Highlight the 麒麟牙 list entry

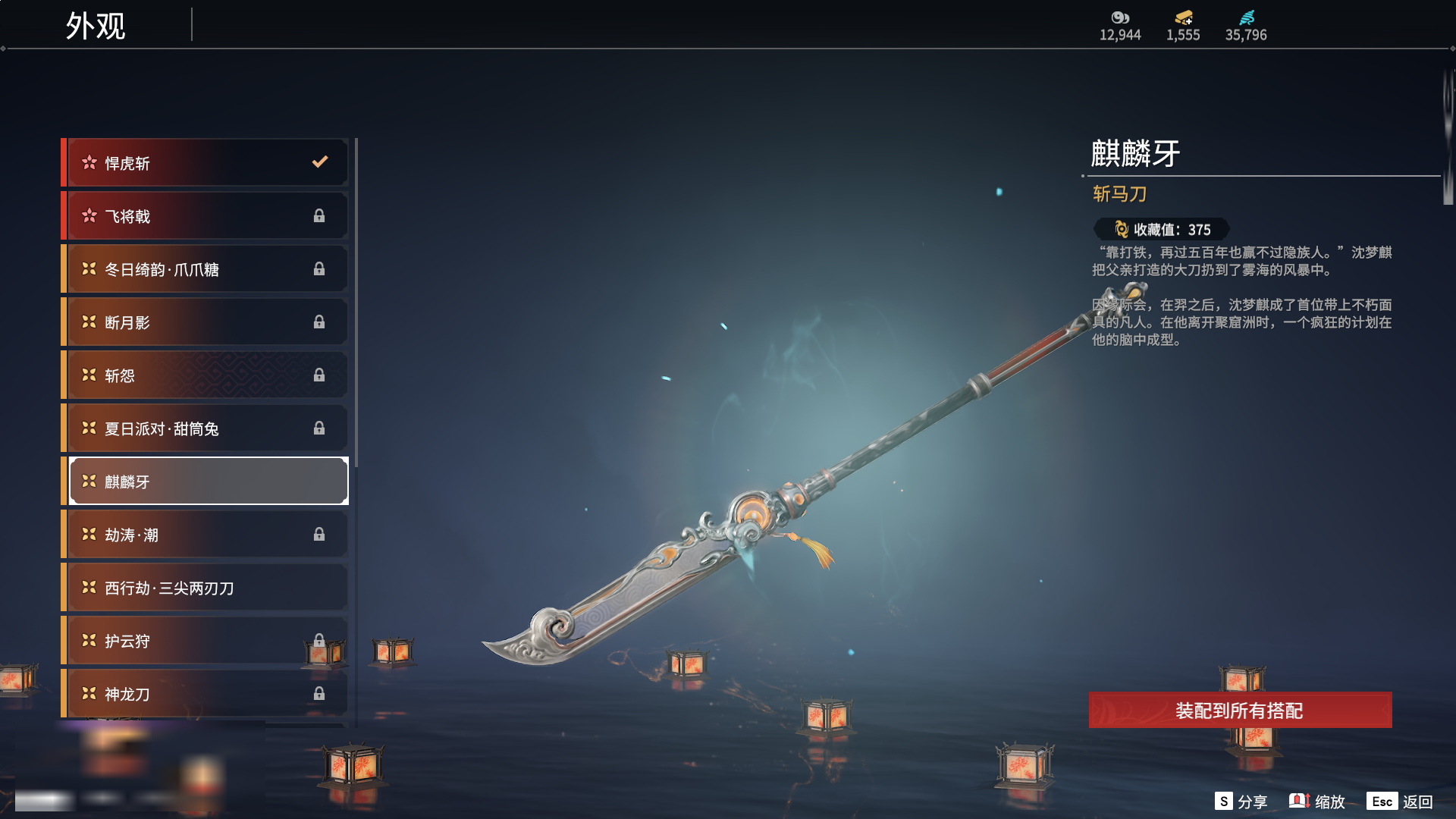pyautogui.click(x=206, y=482)
